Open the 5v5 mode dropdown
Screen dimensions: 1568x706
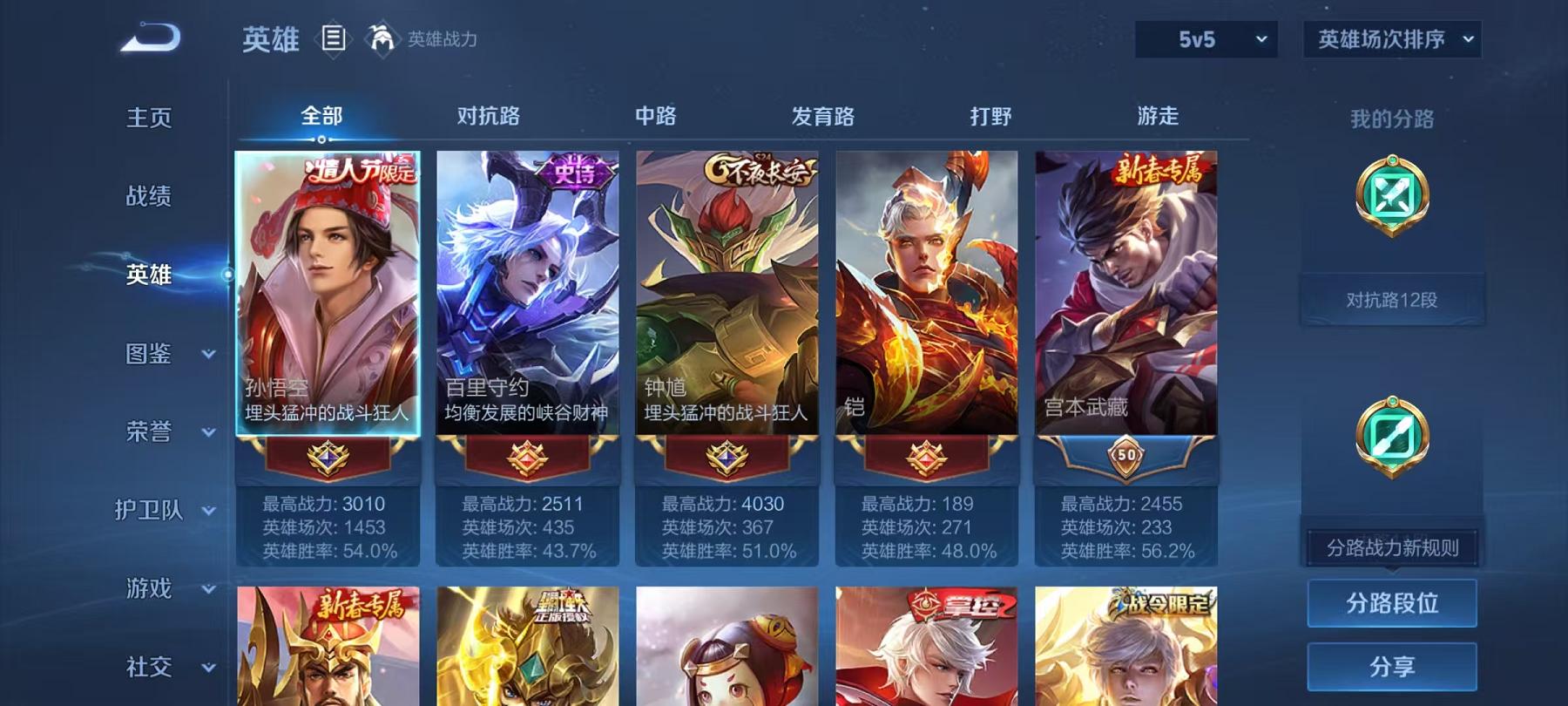pos(1208,37)
